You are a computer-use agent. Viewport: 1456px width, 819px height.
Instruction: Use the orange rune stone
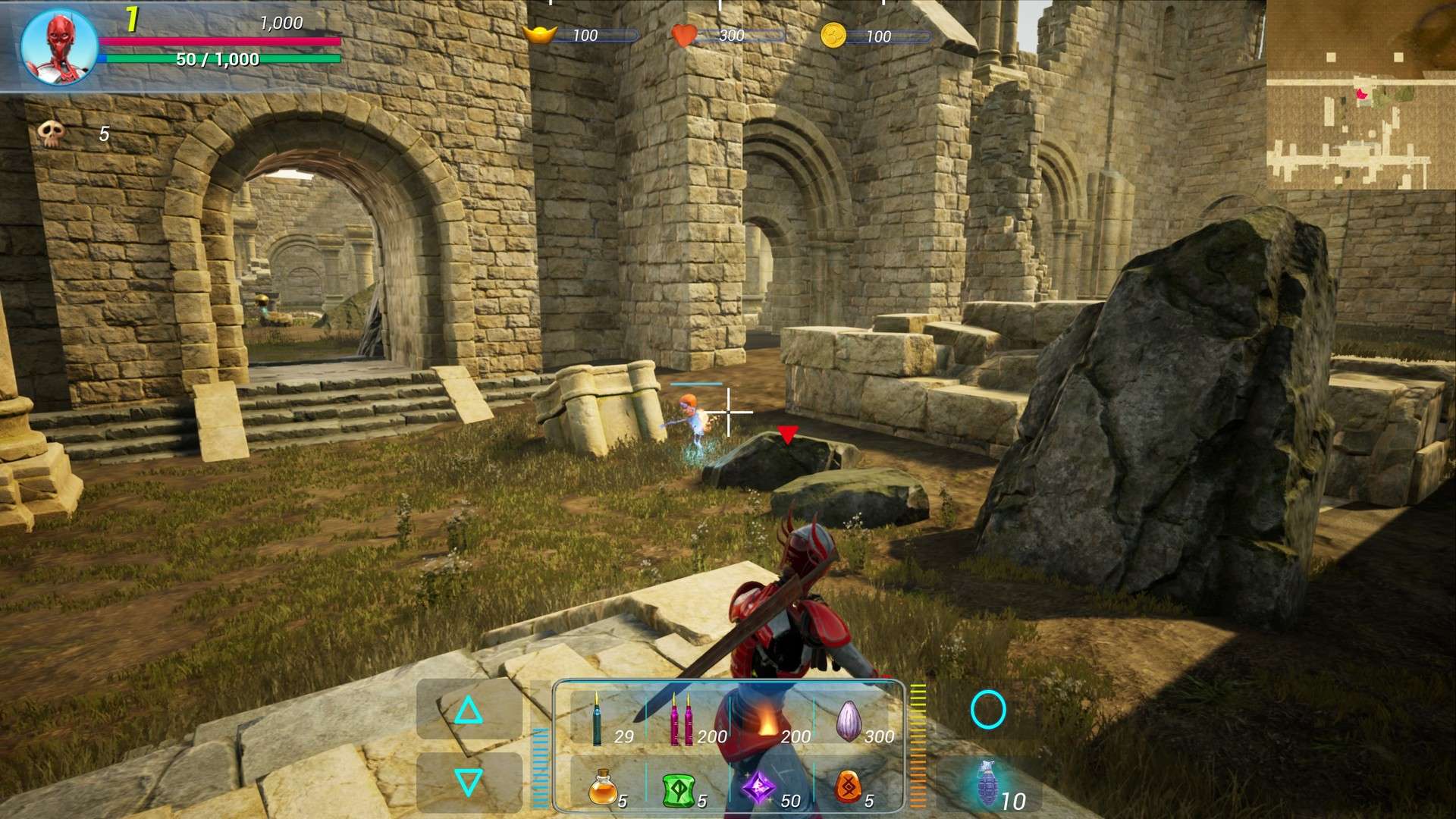[x=848, y=787]
